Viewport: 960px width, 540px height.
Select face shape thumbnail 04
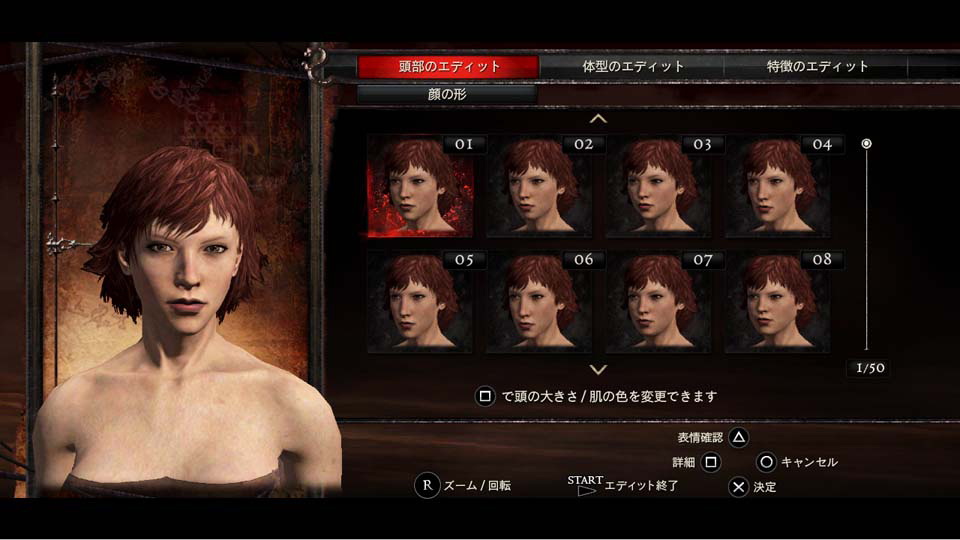point(777,186)
